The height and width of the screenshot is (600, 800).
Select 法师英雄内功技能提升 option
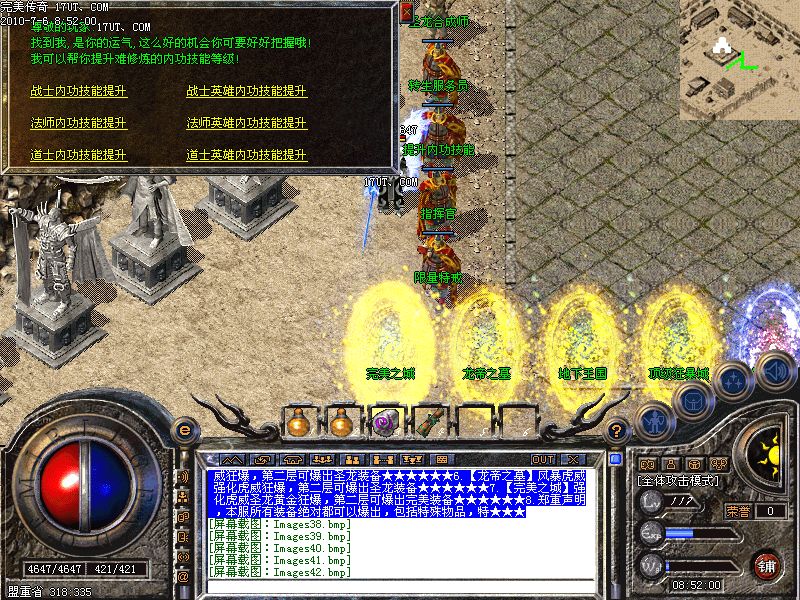246,123
